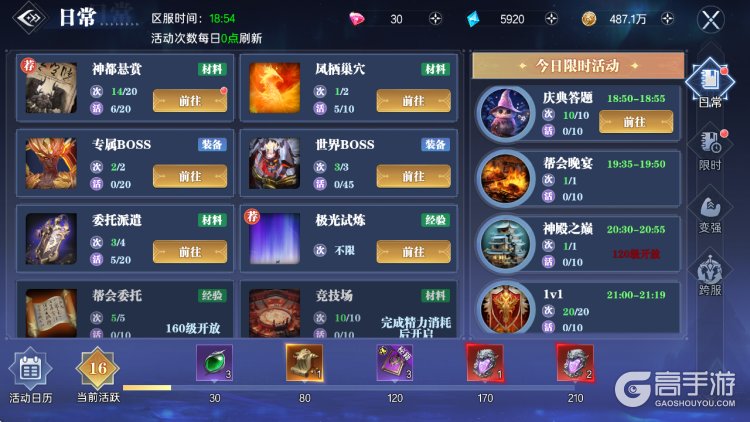The image size is (750, 422).
Task: Go to 委托派遣 activity
Action: [x=189, y=252]
